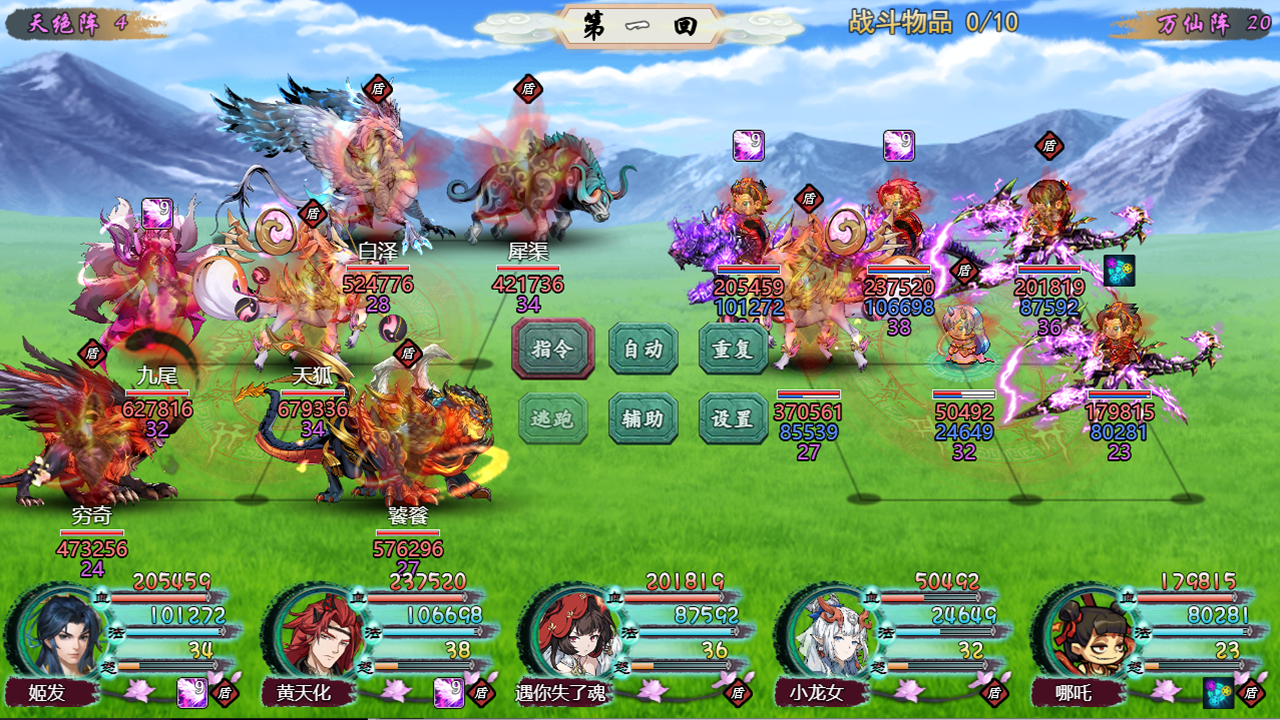Image resolution: width=1280 pixels, height=720 pixels.
Task: Click 黄天化's purple skill icon
Action: pyautogui.click(x=449, y=692)
